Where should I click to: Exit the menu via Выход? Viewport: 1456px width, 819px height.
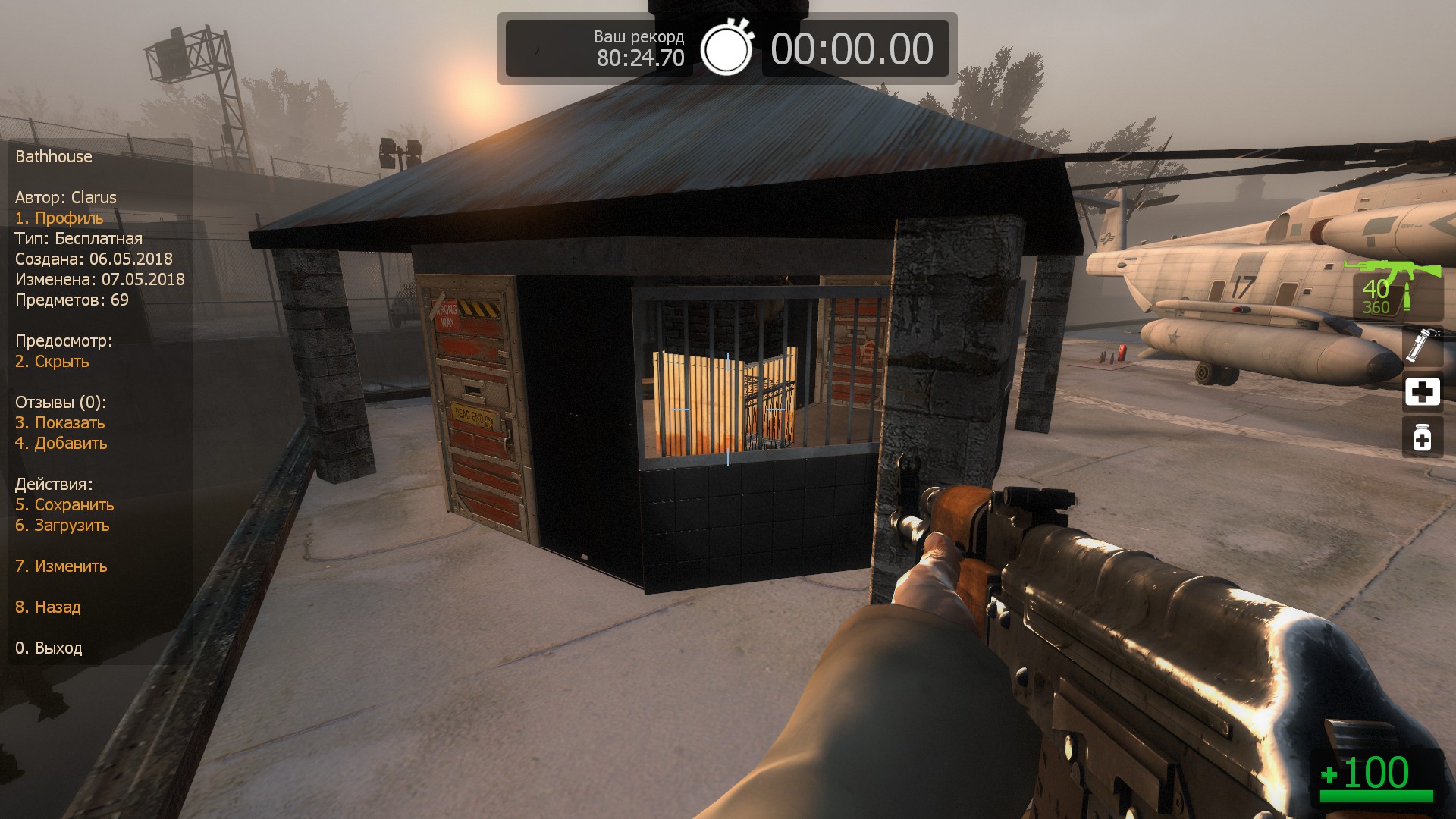click(x=49, y=648)
